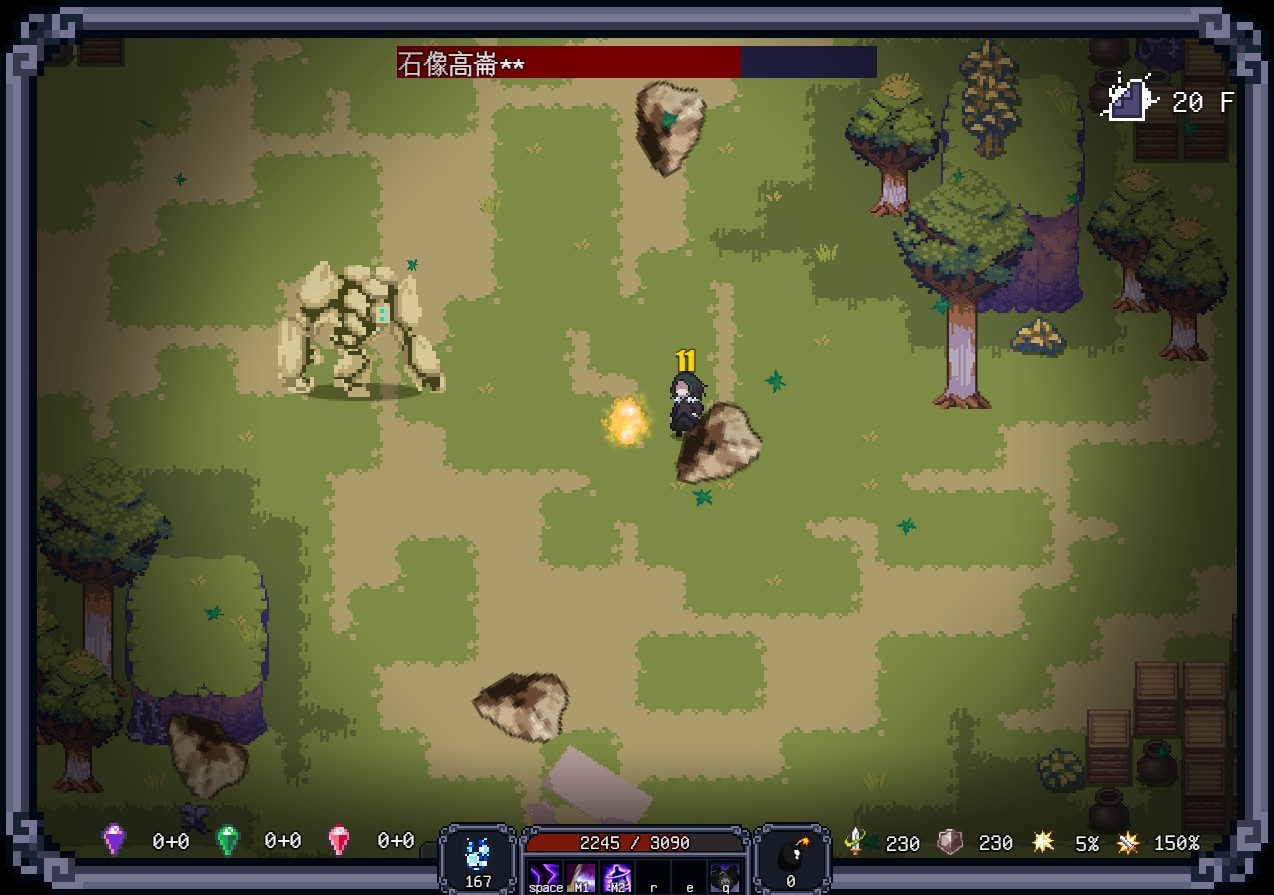The height and width of the screenshot is (895, 1274).
Task: Activate the purple lightning dash skill
Action: (x=545, y=876)
